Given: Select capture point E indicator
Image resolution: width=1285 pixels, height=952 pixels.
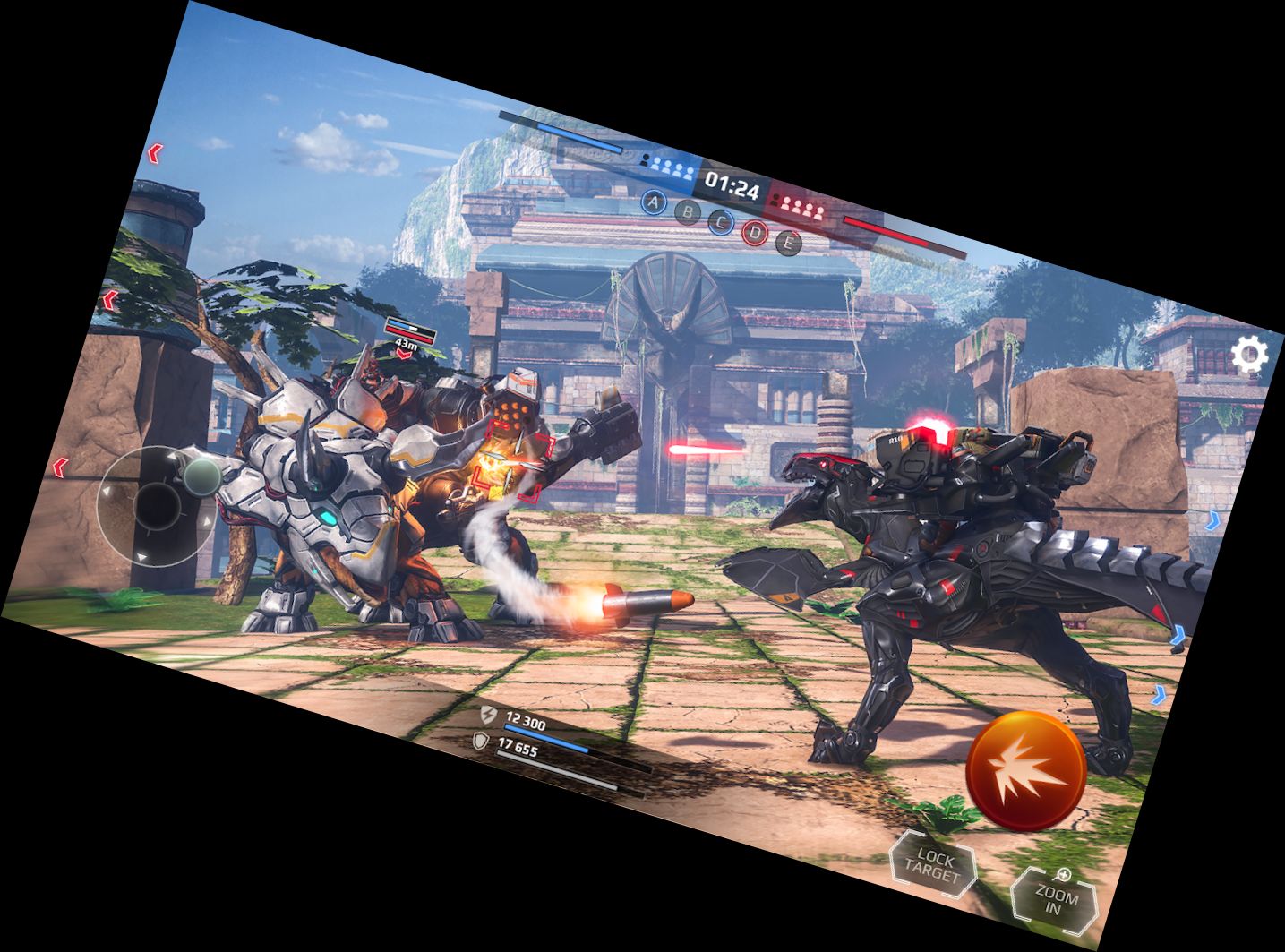Looking at the screenshot, I should (788, 241).
